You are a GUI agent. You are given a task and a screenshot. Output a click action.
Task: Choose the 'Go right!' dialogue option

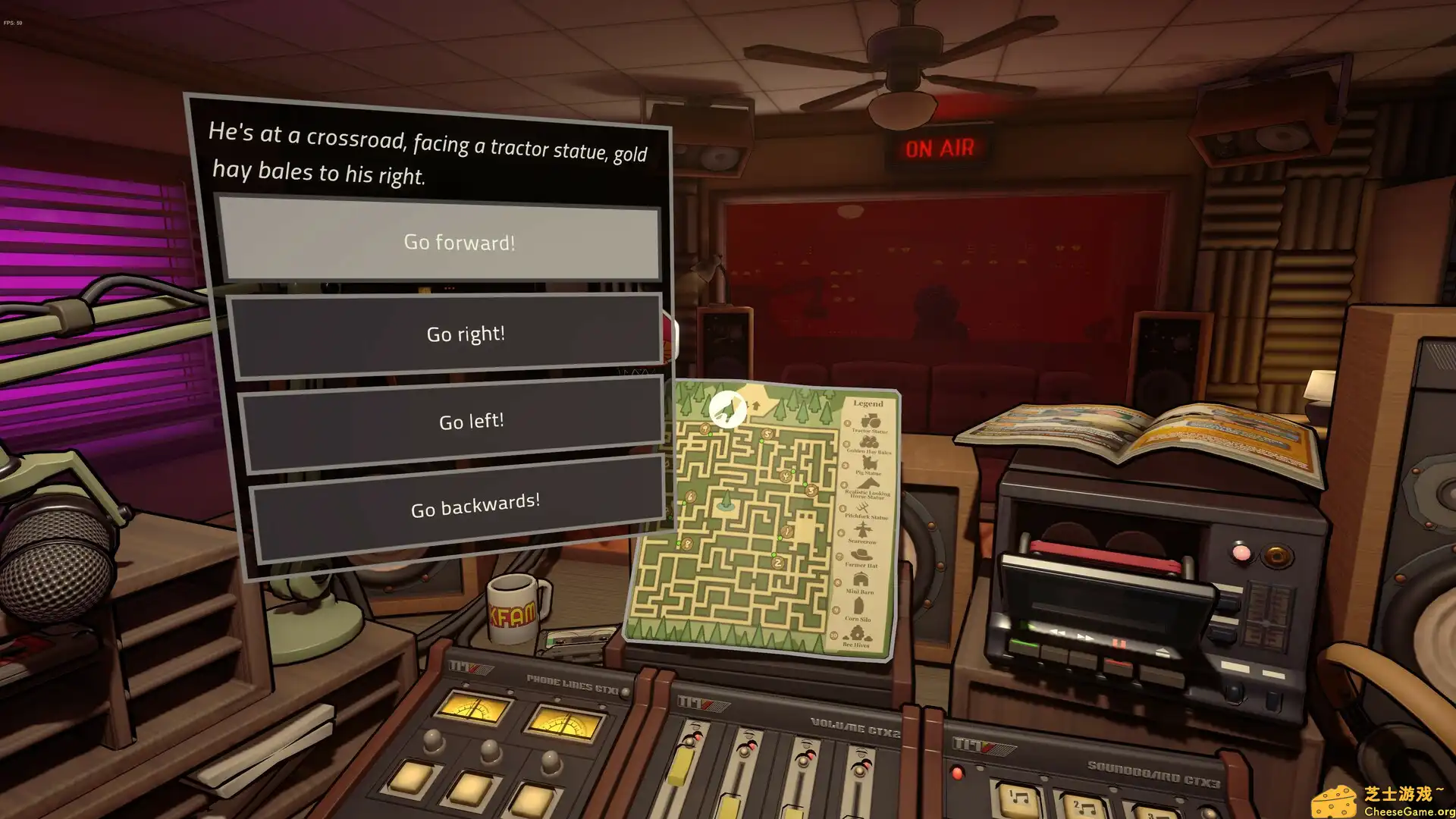click(x=465, y=334)
